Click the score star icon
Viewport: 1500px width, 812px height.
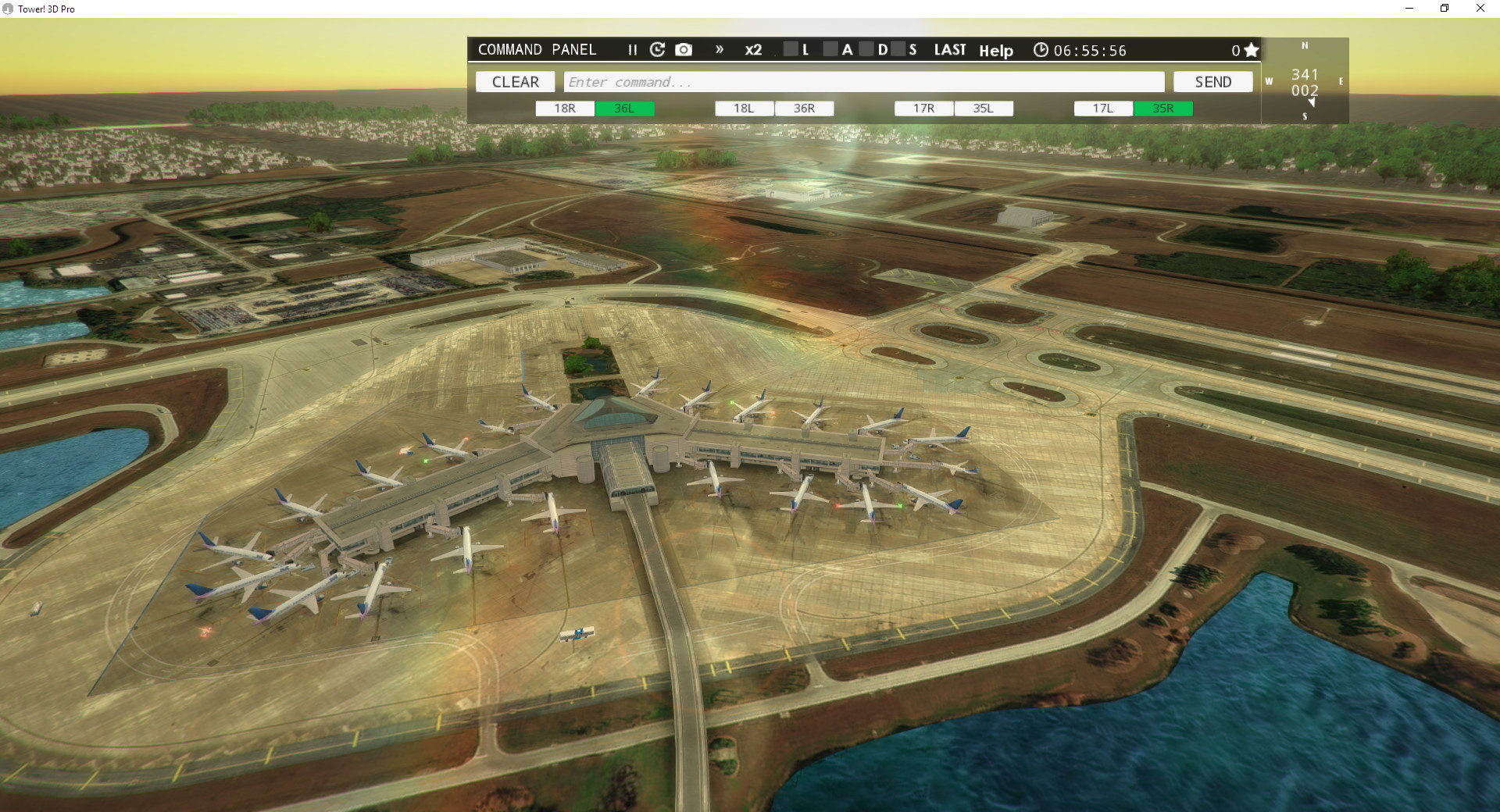(1251, 49)
